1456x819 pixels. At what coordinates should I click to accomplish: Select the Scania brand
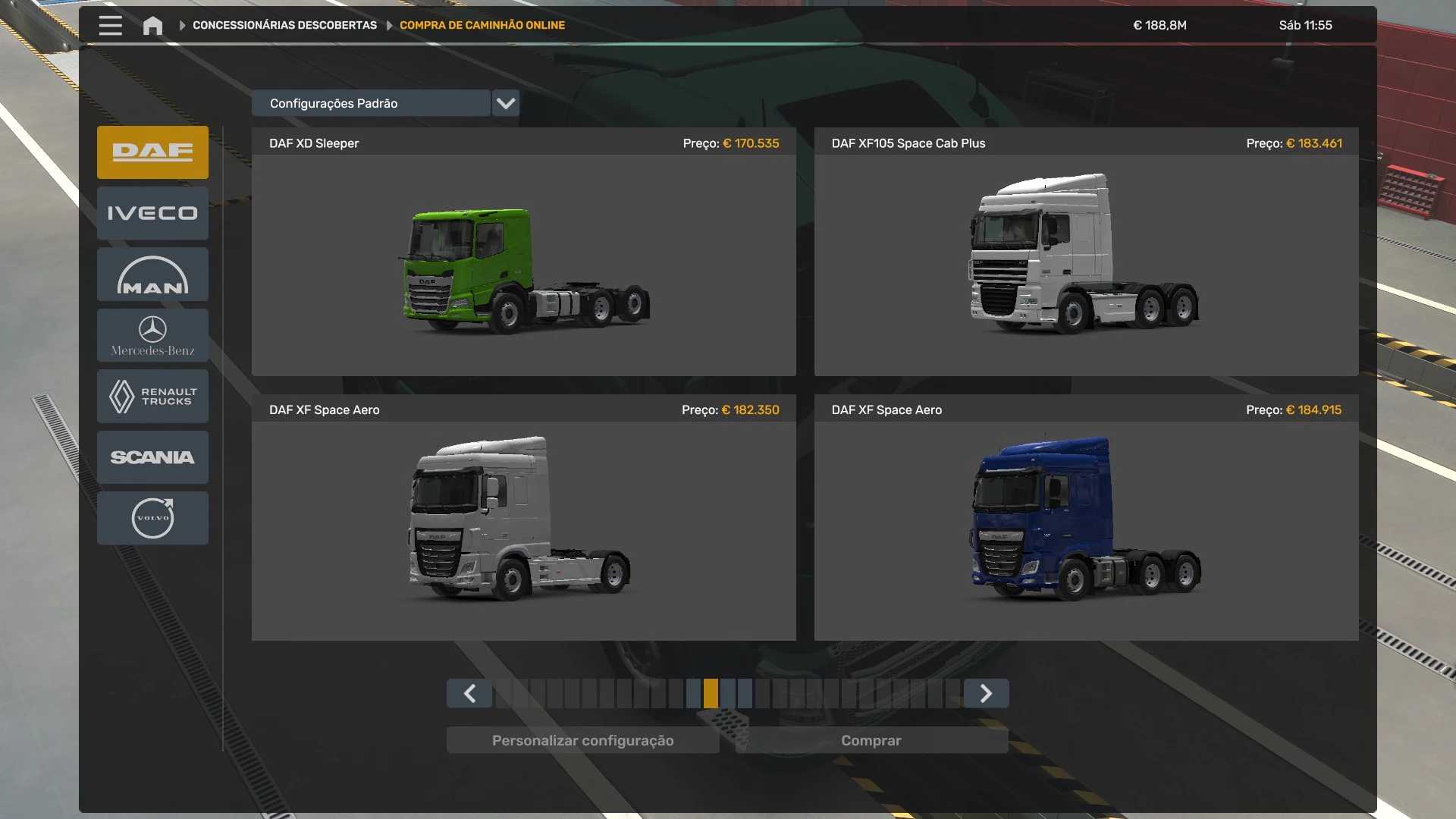tap(152, 457)
